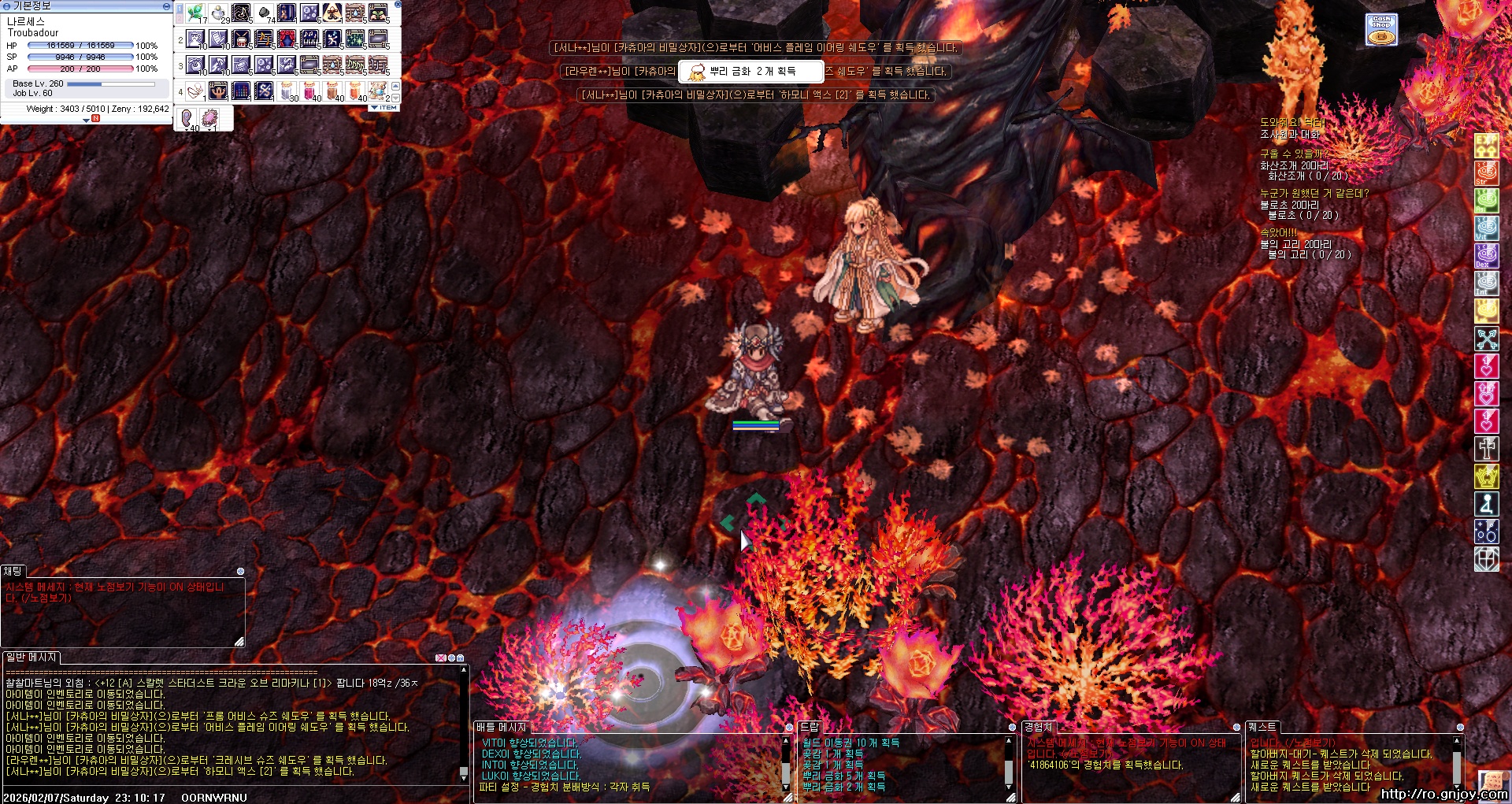
Task: Activate the snare drum skill
Action: click(x=241, y=39)
